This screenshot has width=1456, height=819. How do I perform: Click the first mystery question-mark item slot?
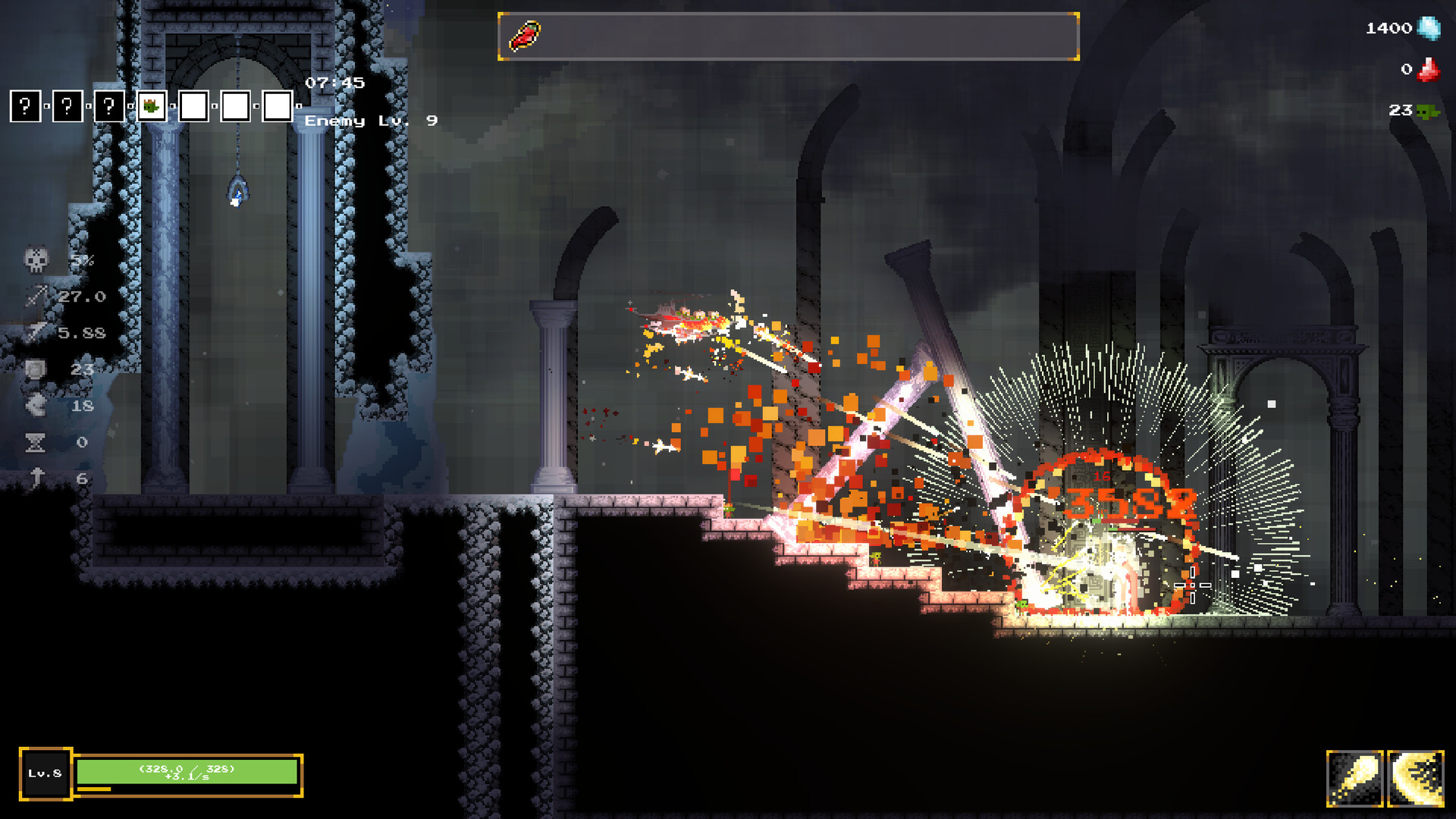click(x=26, y=106)
